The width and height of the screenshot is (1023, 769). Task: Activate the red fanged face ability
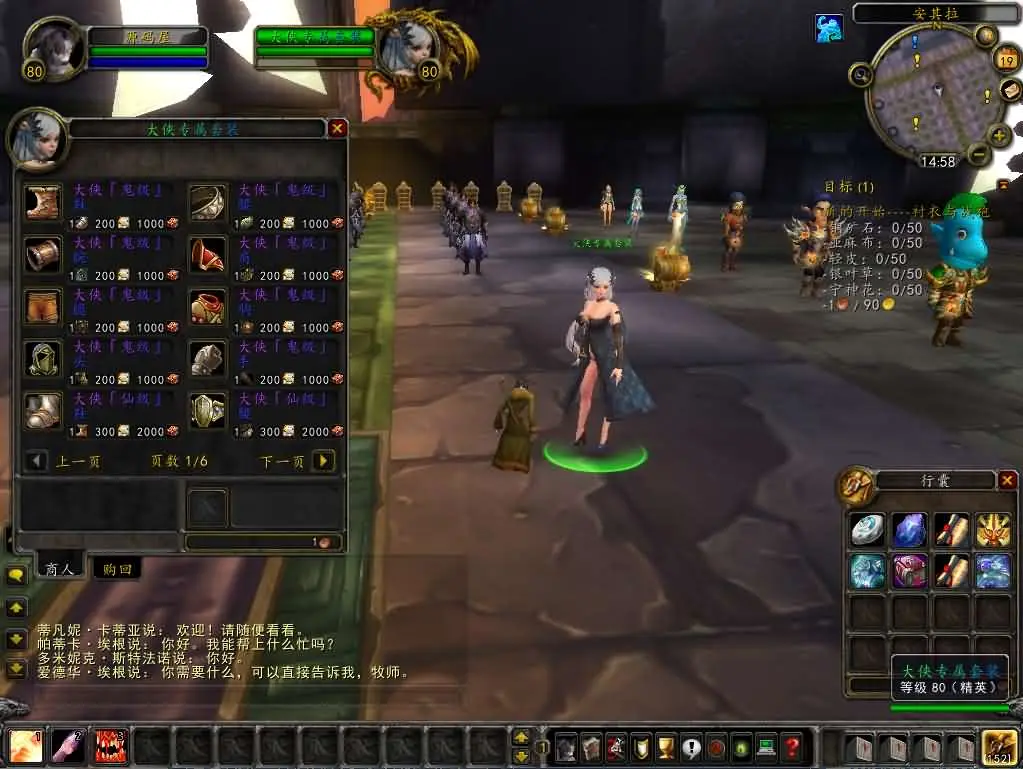click(110, 746)
